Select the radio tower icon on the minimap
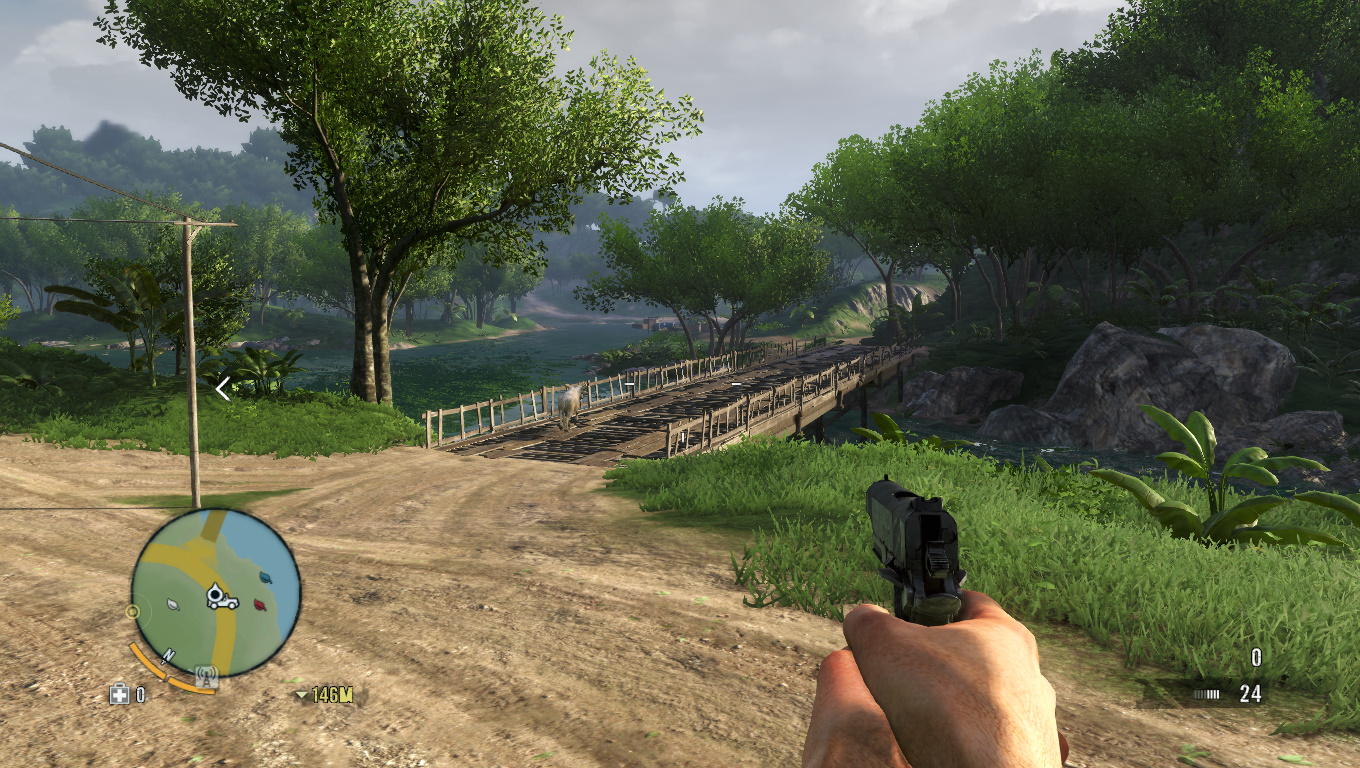Image resolution: width=1360 pixels, height=768 pixels. click(206, 676)
